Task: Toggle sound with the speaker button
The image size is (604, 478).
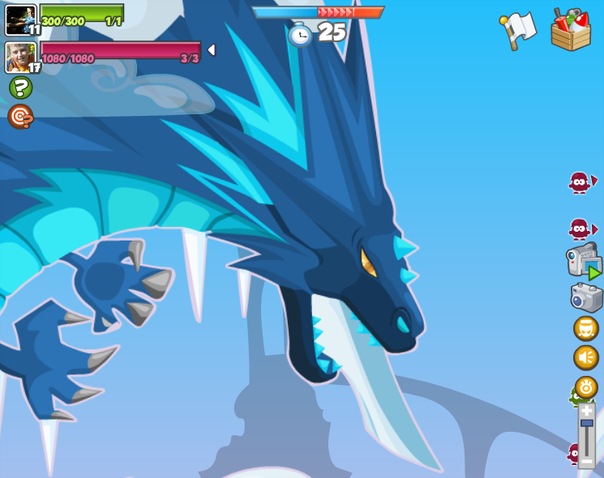Action: click(585, 357)
